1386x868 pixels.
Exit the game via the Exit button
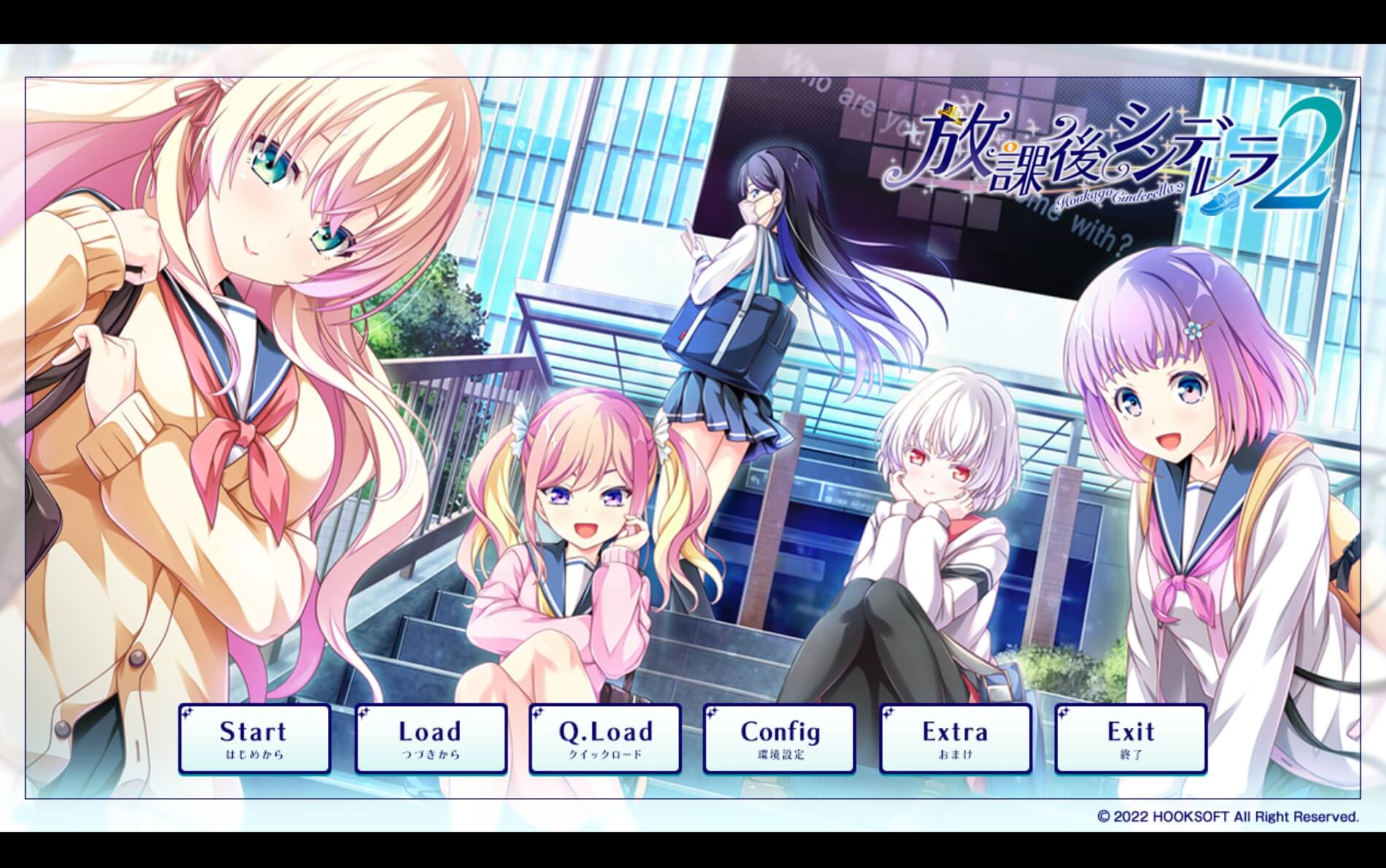tap(1130, 737)
